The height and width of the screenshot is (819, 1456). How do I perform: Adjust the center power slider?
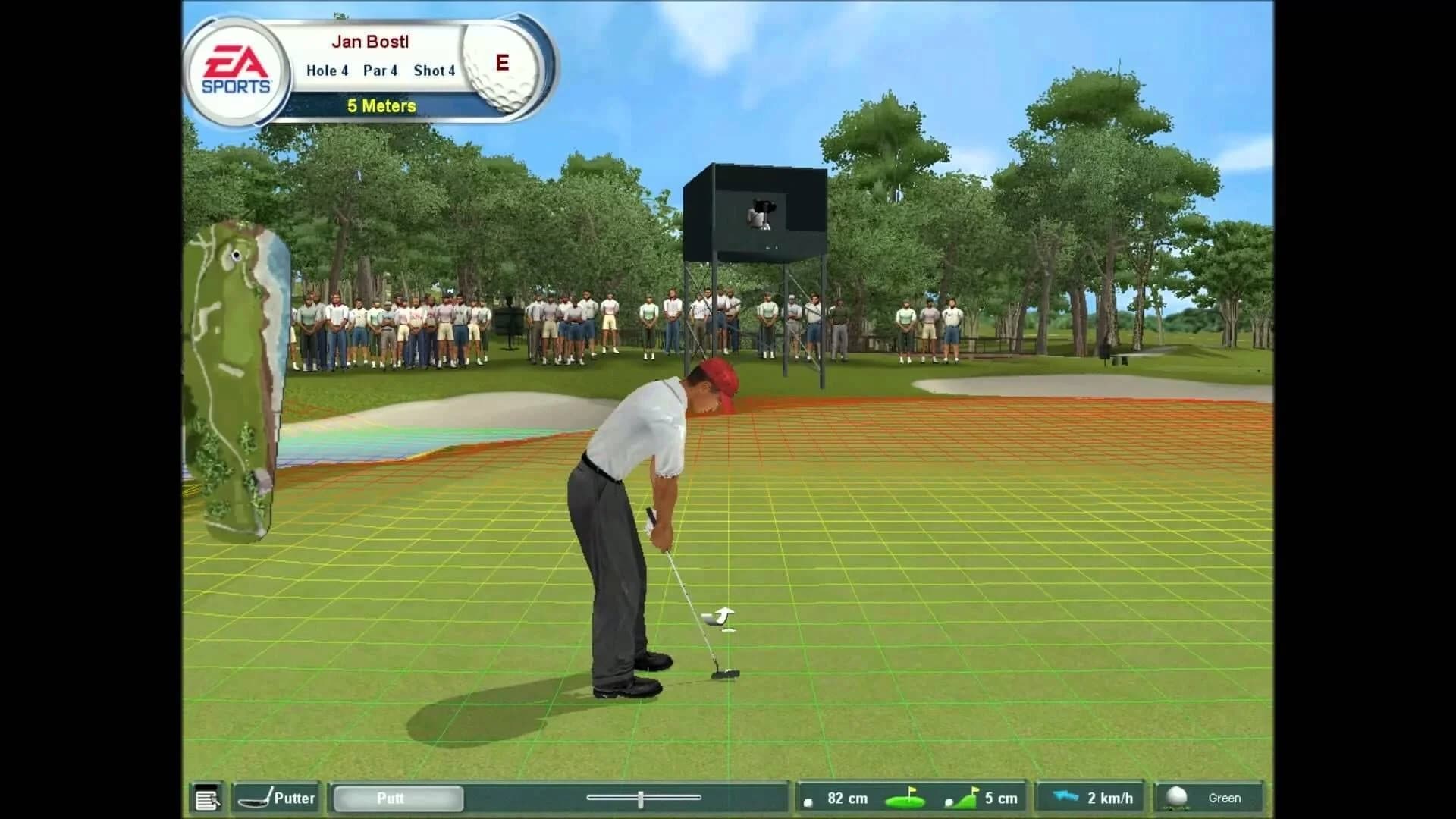(x=641, y=797)
